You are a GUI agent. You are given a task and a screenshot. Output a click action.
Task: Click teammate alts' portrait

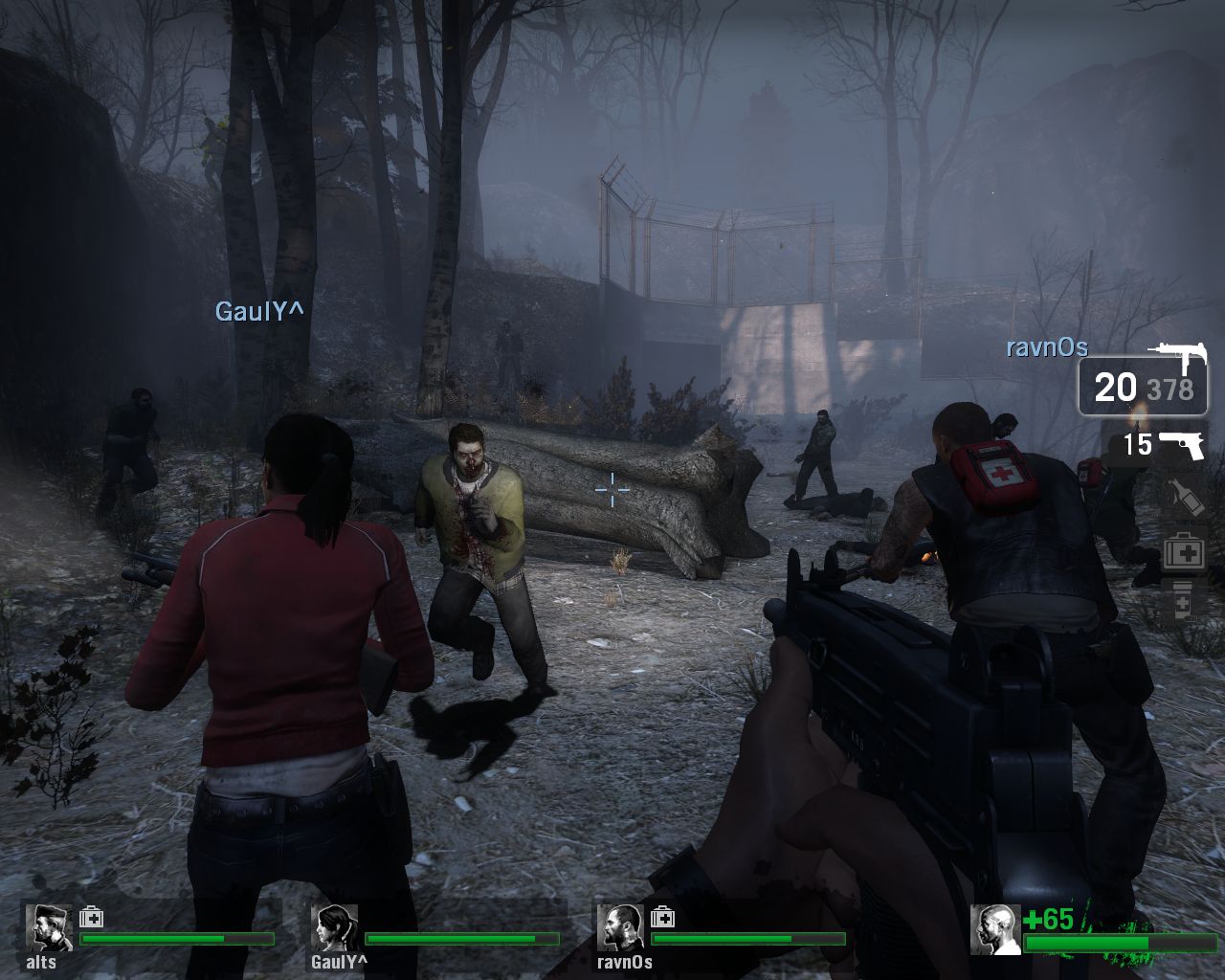[43, 927]
